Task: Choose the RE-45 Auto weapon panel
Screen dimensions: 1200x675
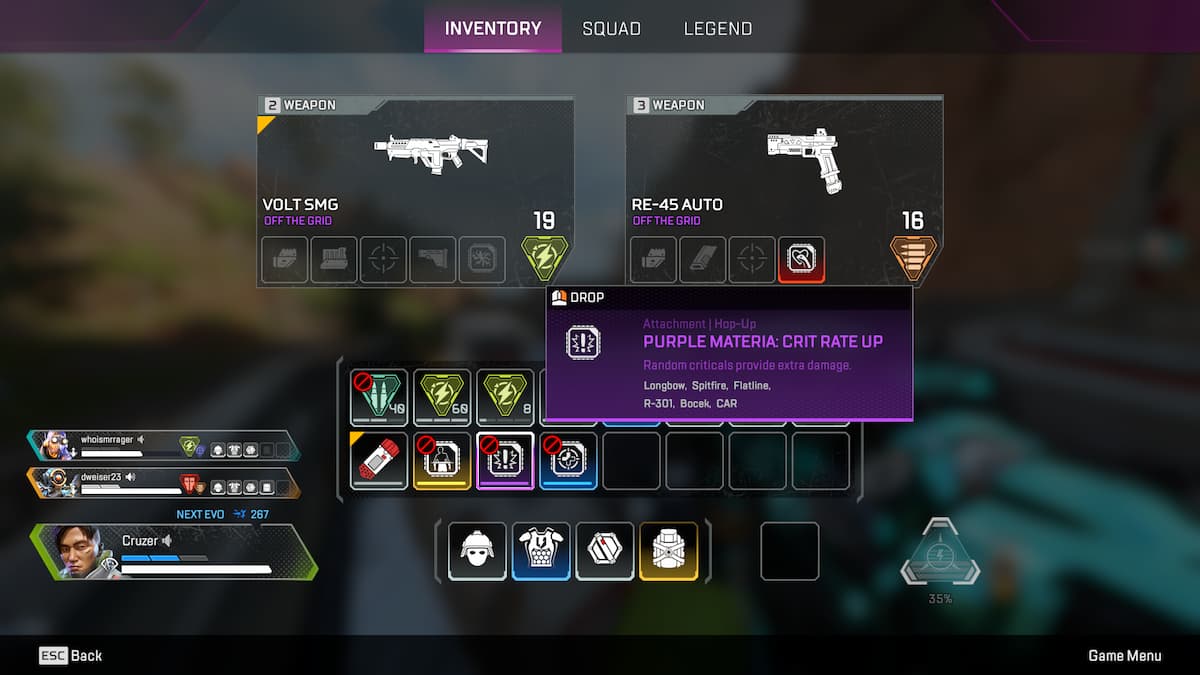Action: 784,165
